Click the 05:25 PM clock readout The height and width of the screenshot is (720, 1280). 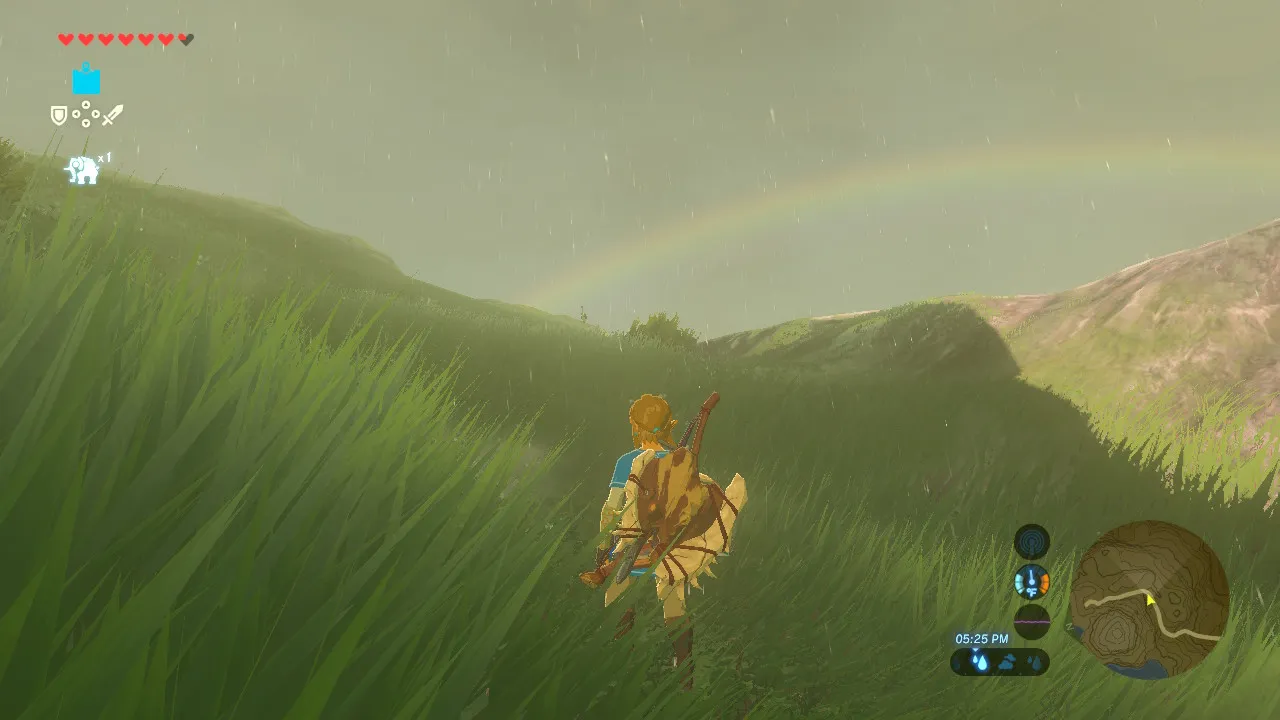[981, 639]
